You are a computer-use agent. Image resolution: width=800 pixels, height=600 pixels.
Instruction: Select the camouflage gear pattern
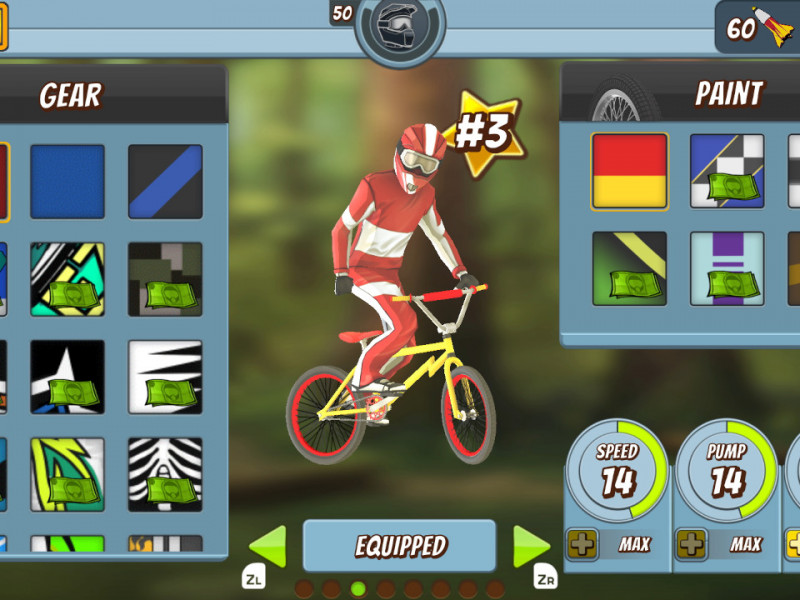(165, 279)
